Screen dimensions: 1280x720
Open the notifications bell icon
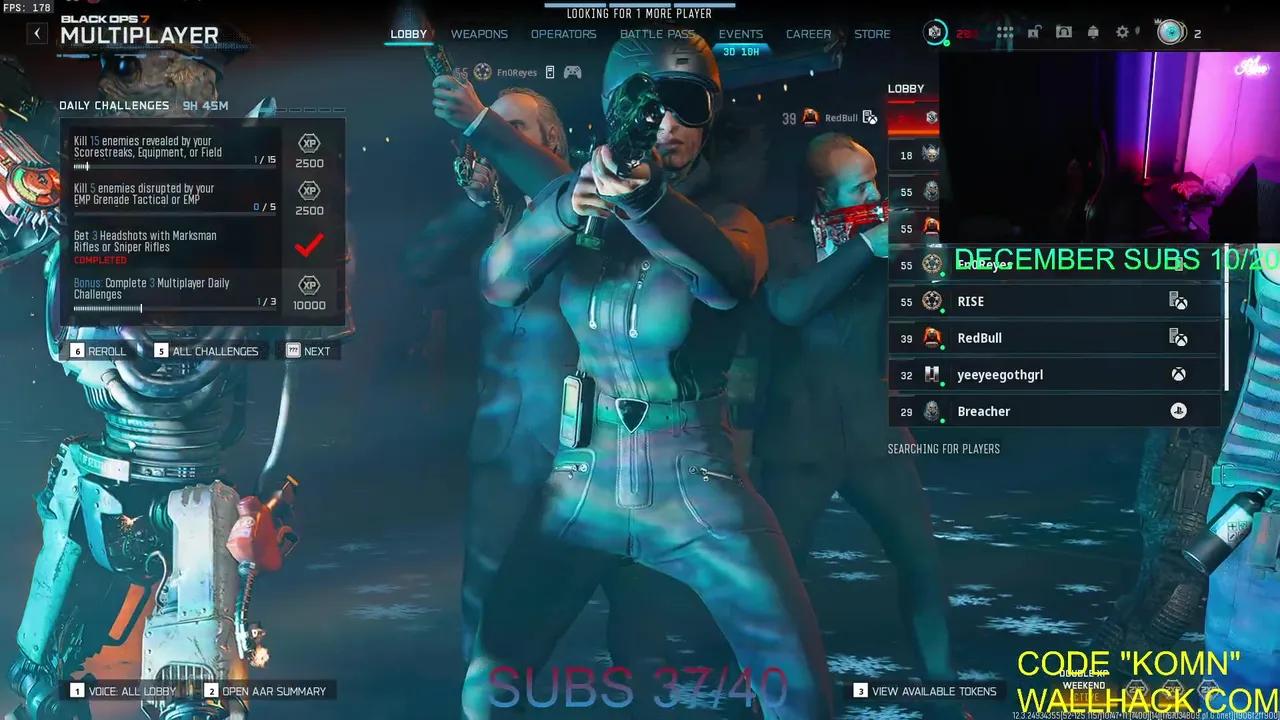[x=1092, y=32]
